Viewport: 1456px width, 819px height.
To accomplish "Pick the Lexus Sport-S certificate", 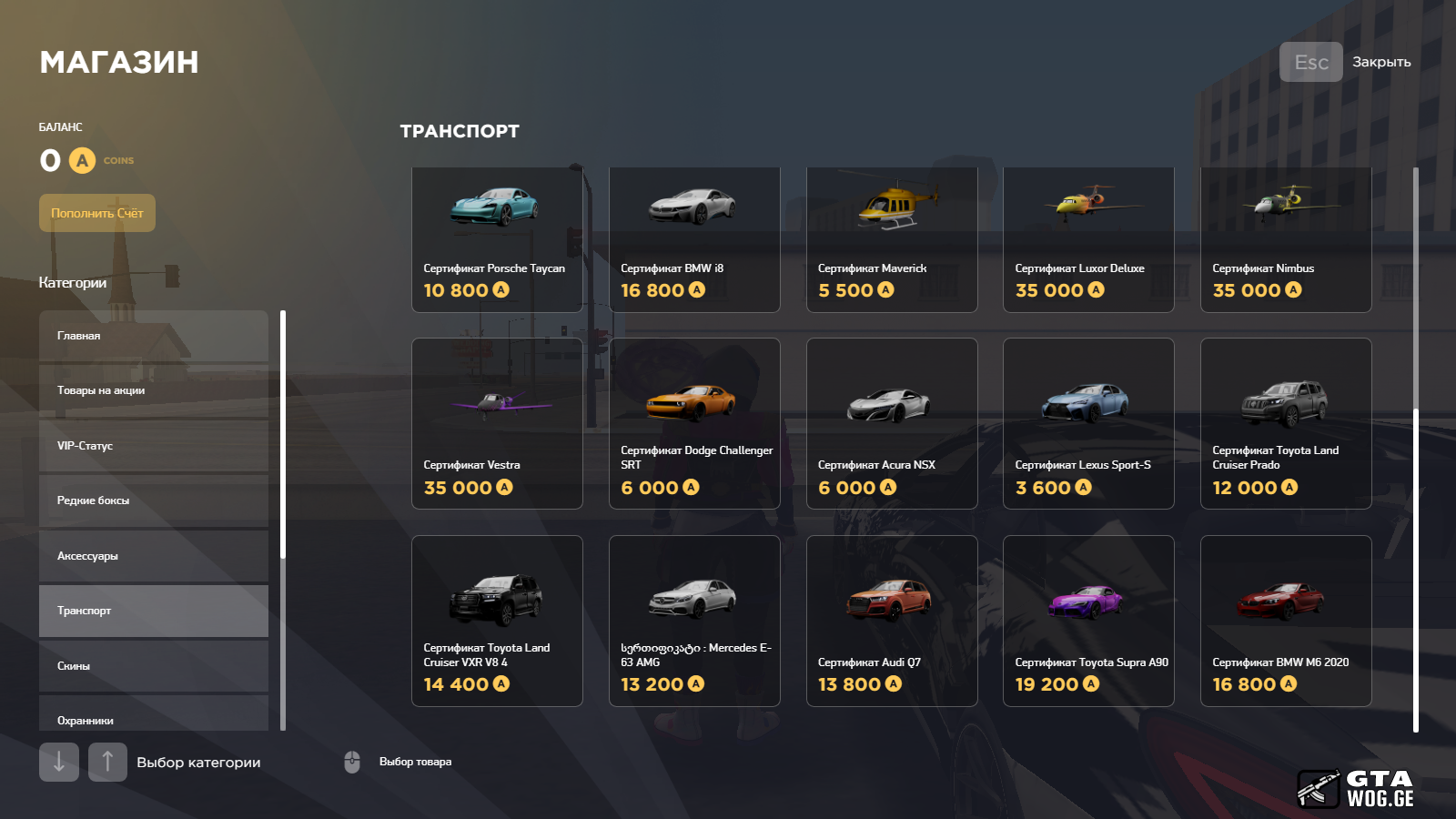I will coord(1088,424).
